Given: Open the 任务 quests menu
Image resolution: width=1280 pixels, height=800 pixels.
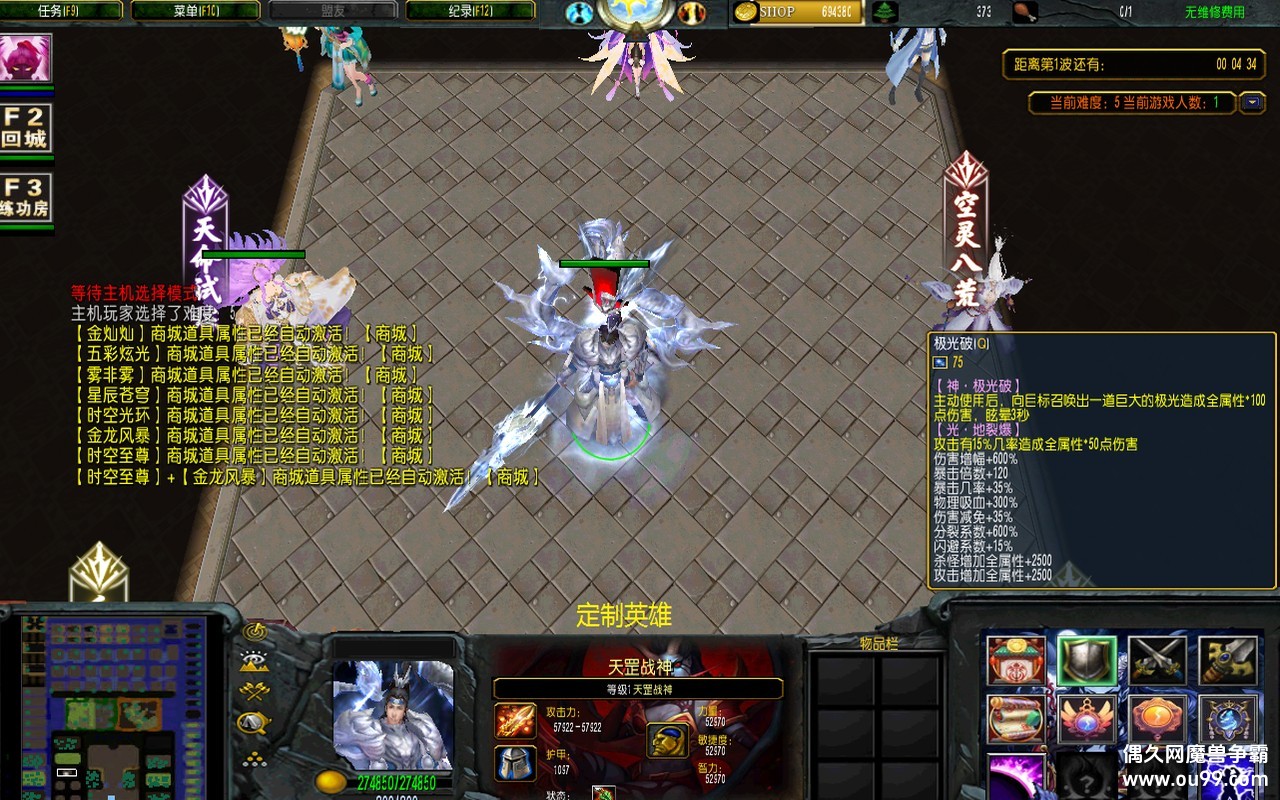Looking at the screenshot, I should click(x=64, y=11).
